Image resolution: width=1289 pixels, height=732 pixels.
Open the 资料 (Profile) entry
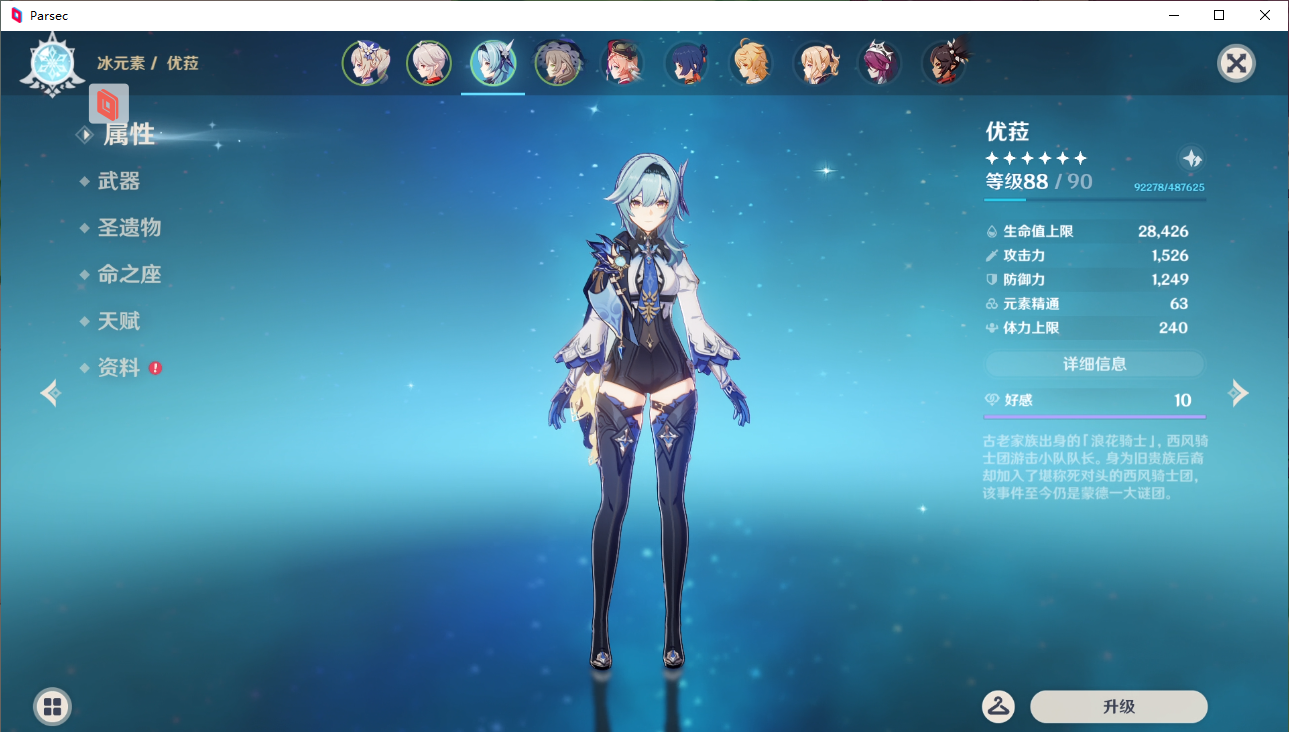click(118, 368)
